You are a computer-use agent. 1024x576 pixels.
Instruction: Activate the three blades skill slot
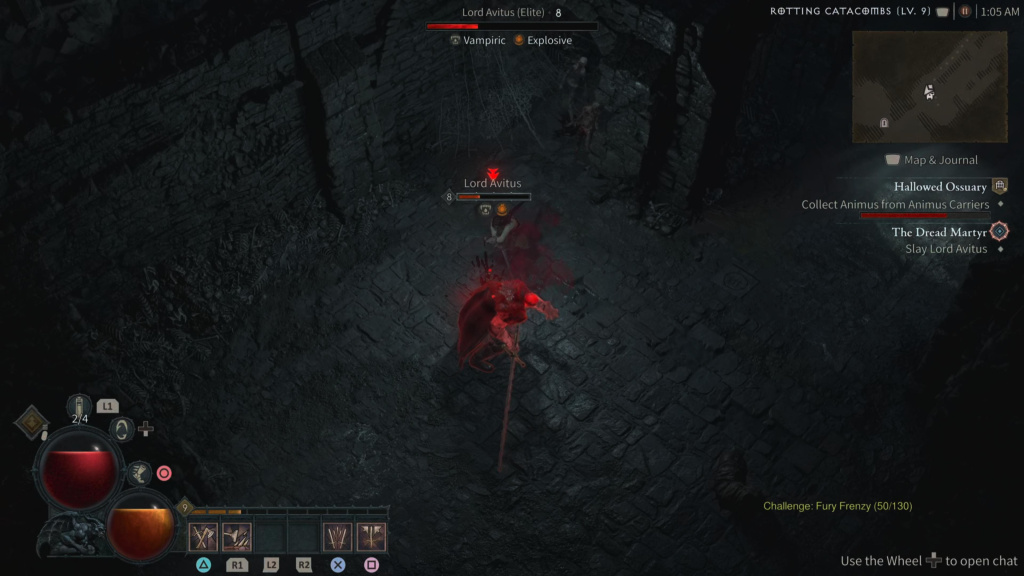[338, 537]
